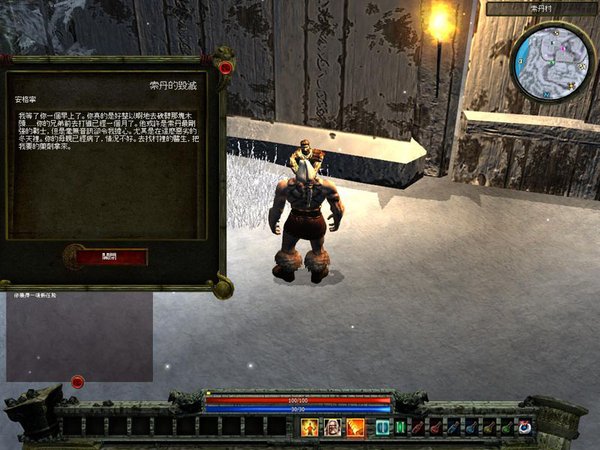Use the flaming orange strike skill
Screen dimensions: 600x450
(x=355, y=427)
